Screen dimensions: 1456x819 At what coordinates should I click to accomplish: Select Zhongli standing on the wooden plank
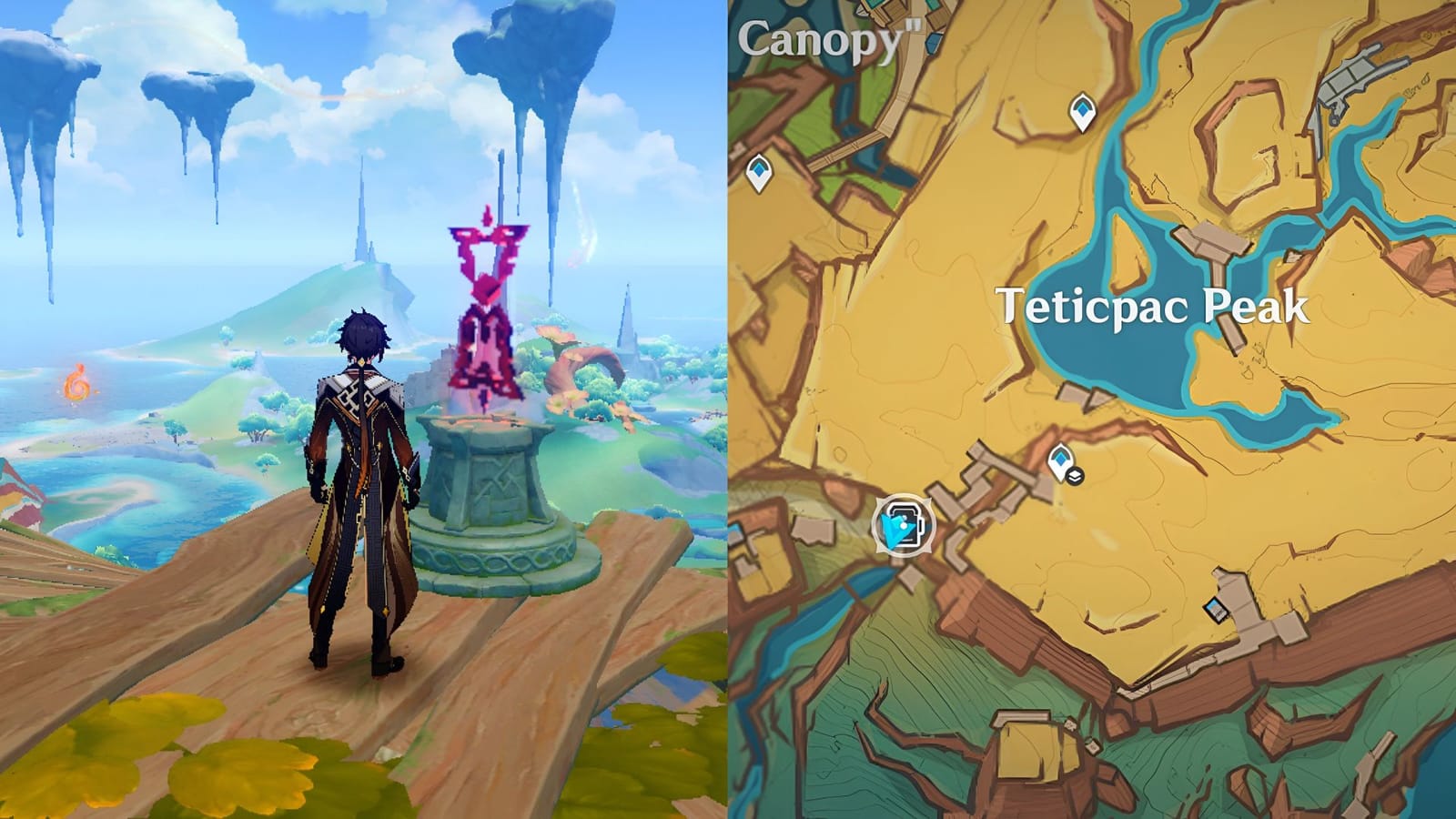[362, 473]
